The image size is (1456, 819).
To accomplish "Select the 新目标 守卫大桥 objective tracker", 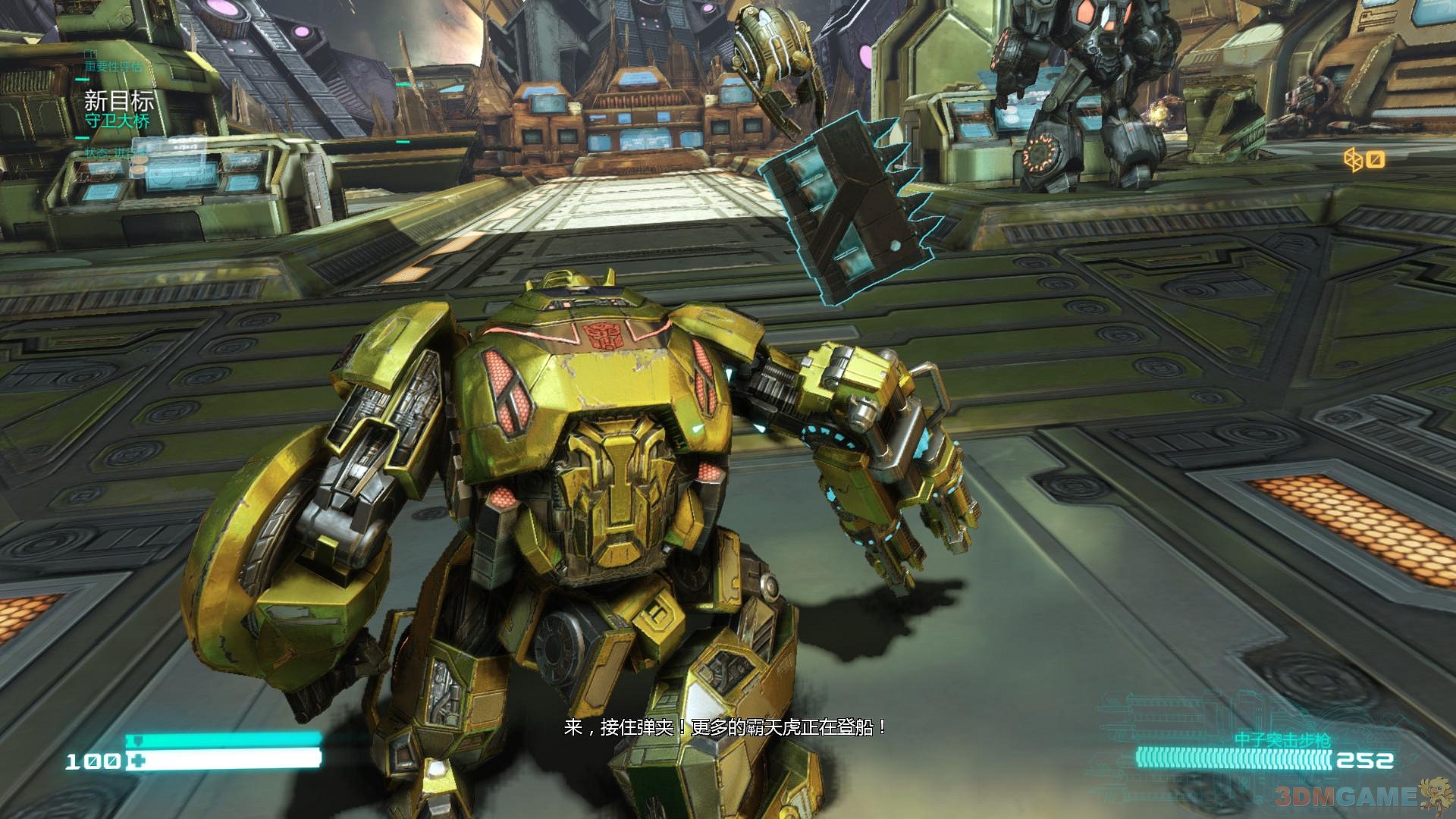I will 118,109.
